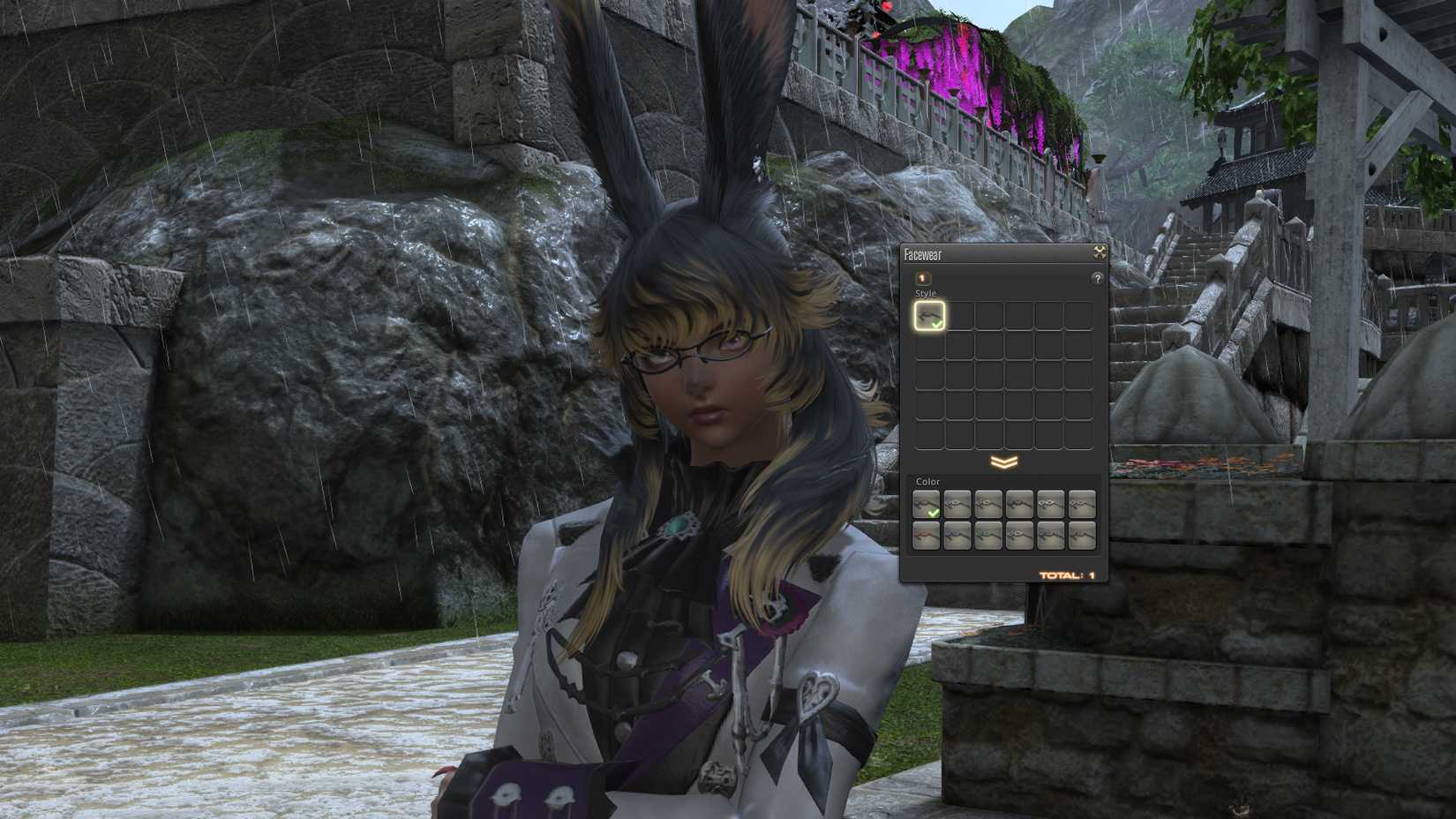This screenshot has width=1456, height=819.
Task: Choose the fourth color variant in top row
Action: click(1019, 504)
